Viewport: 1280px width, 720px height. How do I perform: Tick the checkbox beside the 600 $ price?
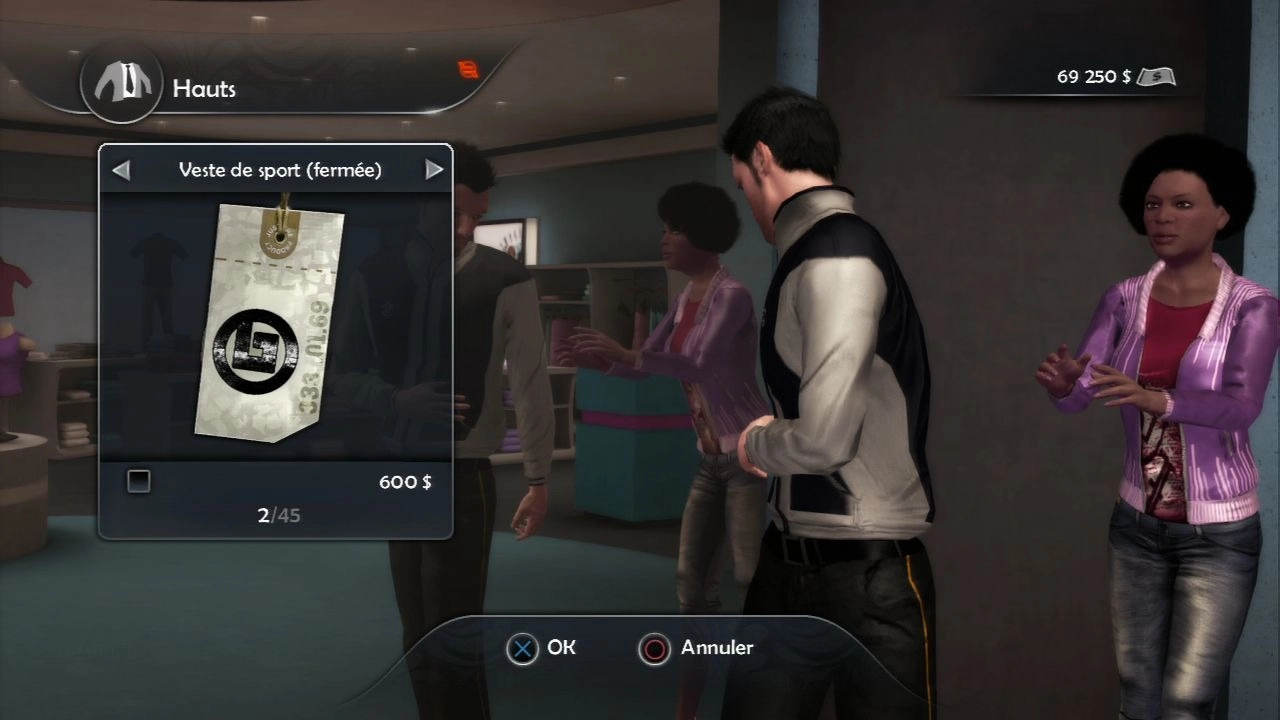coord(139,482)
